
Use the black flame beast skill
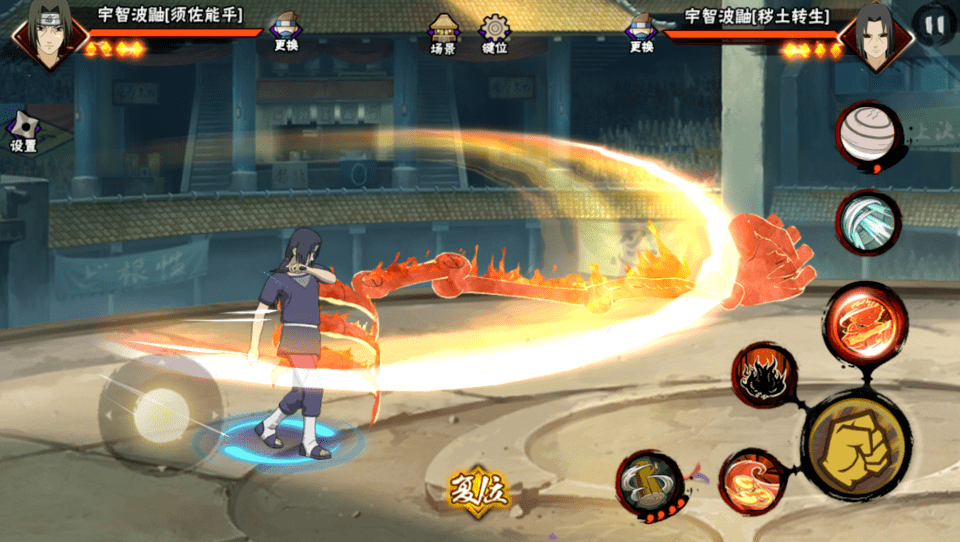tap(763, 376)
